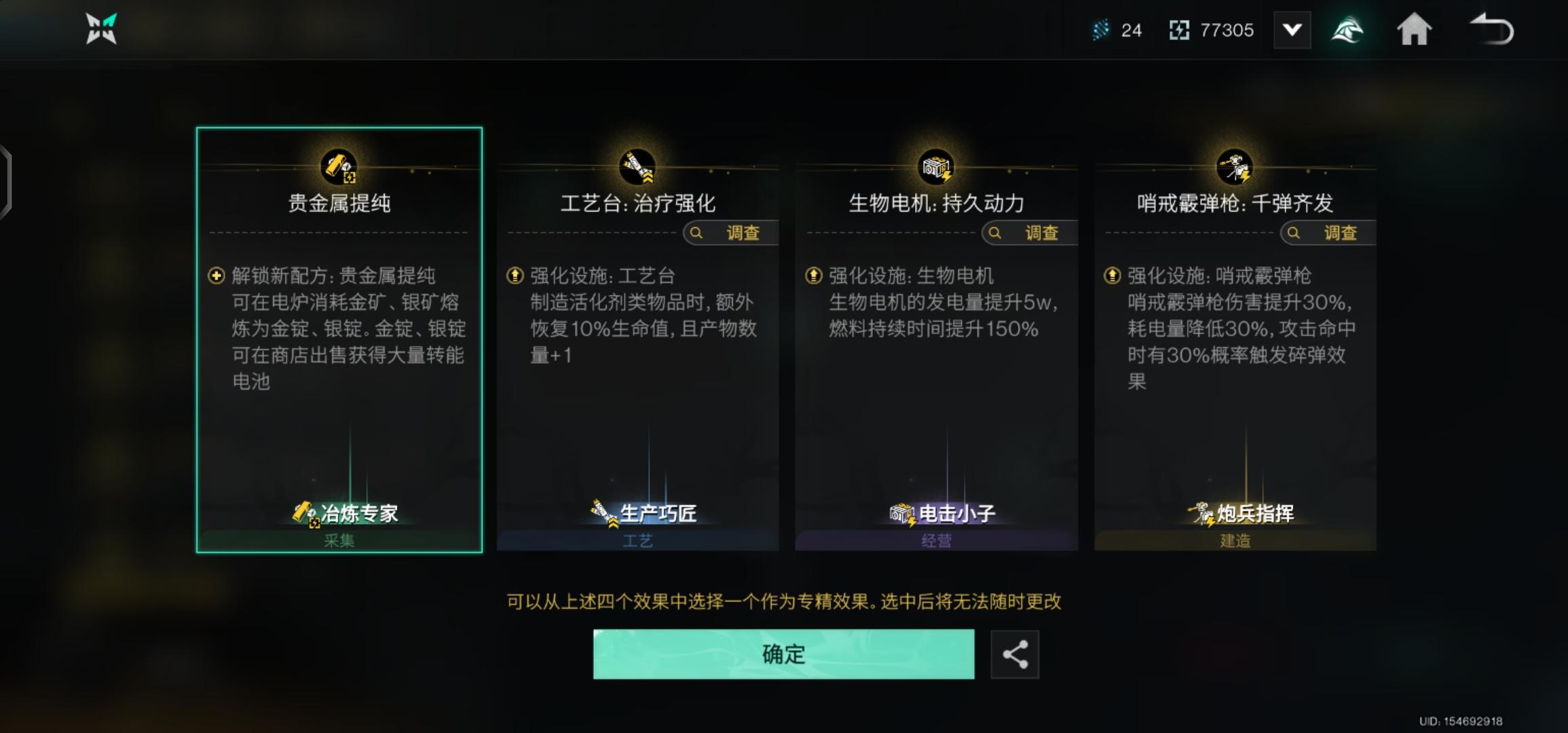The width and height of the screenshot is (1568, 733).
Task: Click the game logo in the top-left corner
Action: click(100, 30)
